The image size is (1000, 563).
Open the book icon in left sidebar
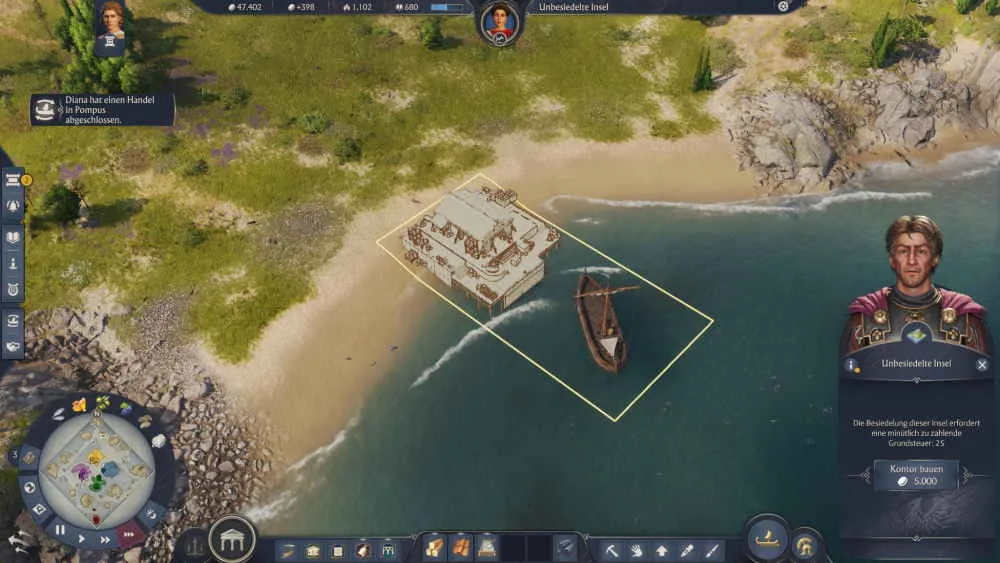coord(14,237)
